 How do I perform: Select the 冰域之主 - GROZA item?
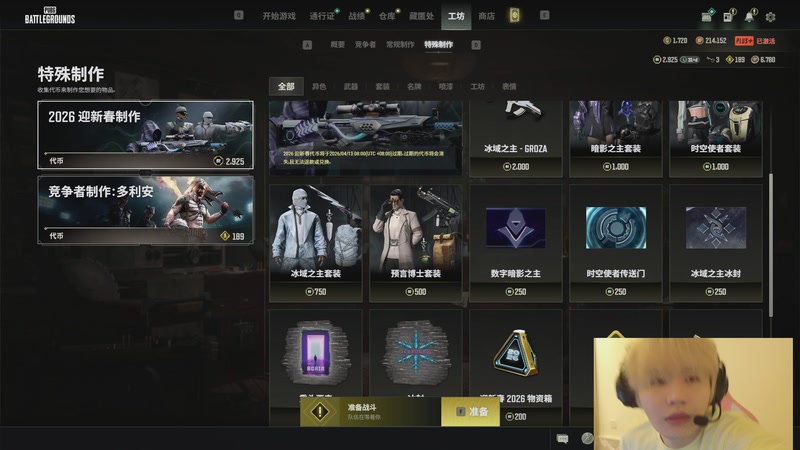pos(515,138)
